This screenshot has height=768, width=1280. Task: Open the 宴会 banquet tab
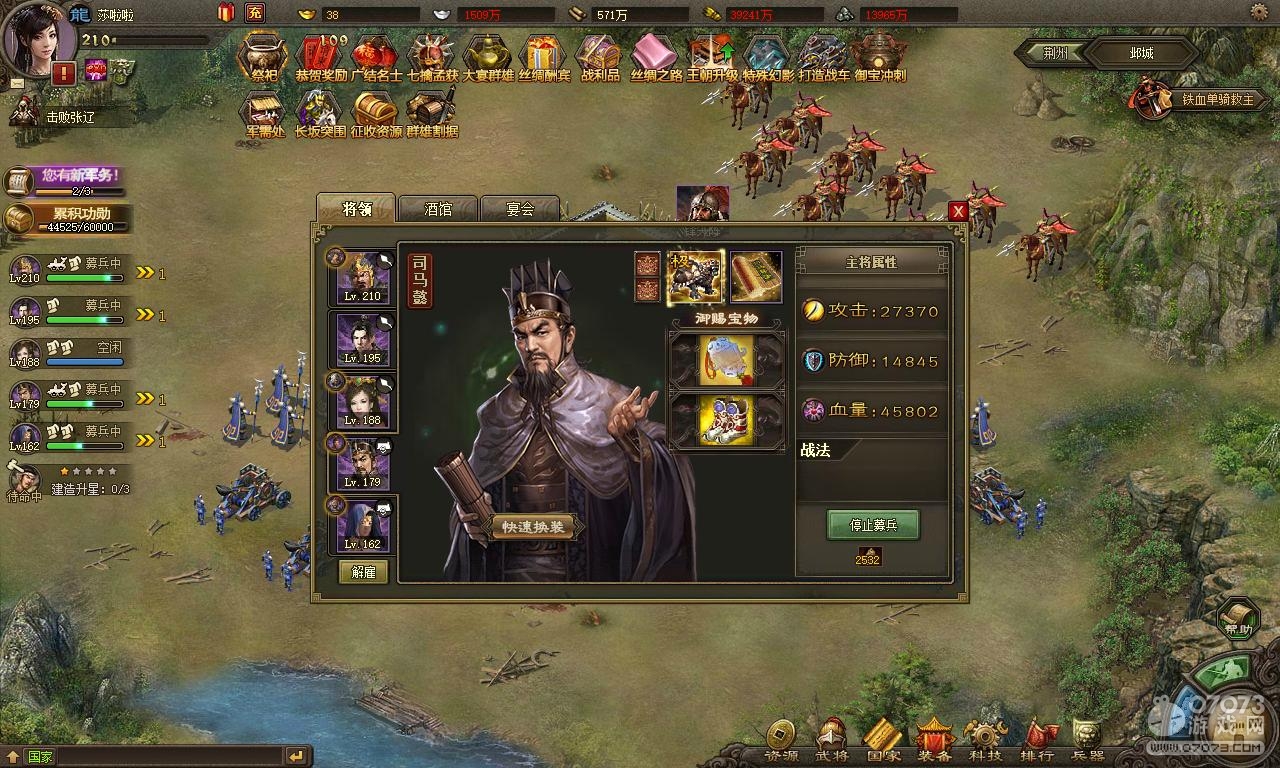[519, 209]
